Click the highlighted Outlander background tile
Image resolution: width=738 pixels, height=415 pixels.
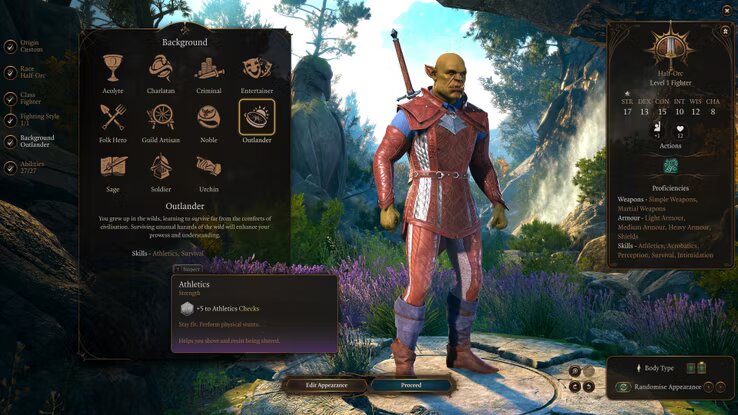[x=257, y=117]
